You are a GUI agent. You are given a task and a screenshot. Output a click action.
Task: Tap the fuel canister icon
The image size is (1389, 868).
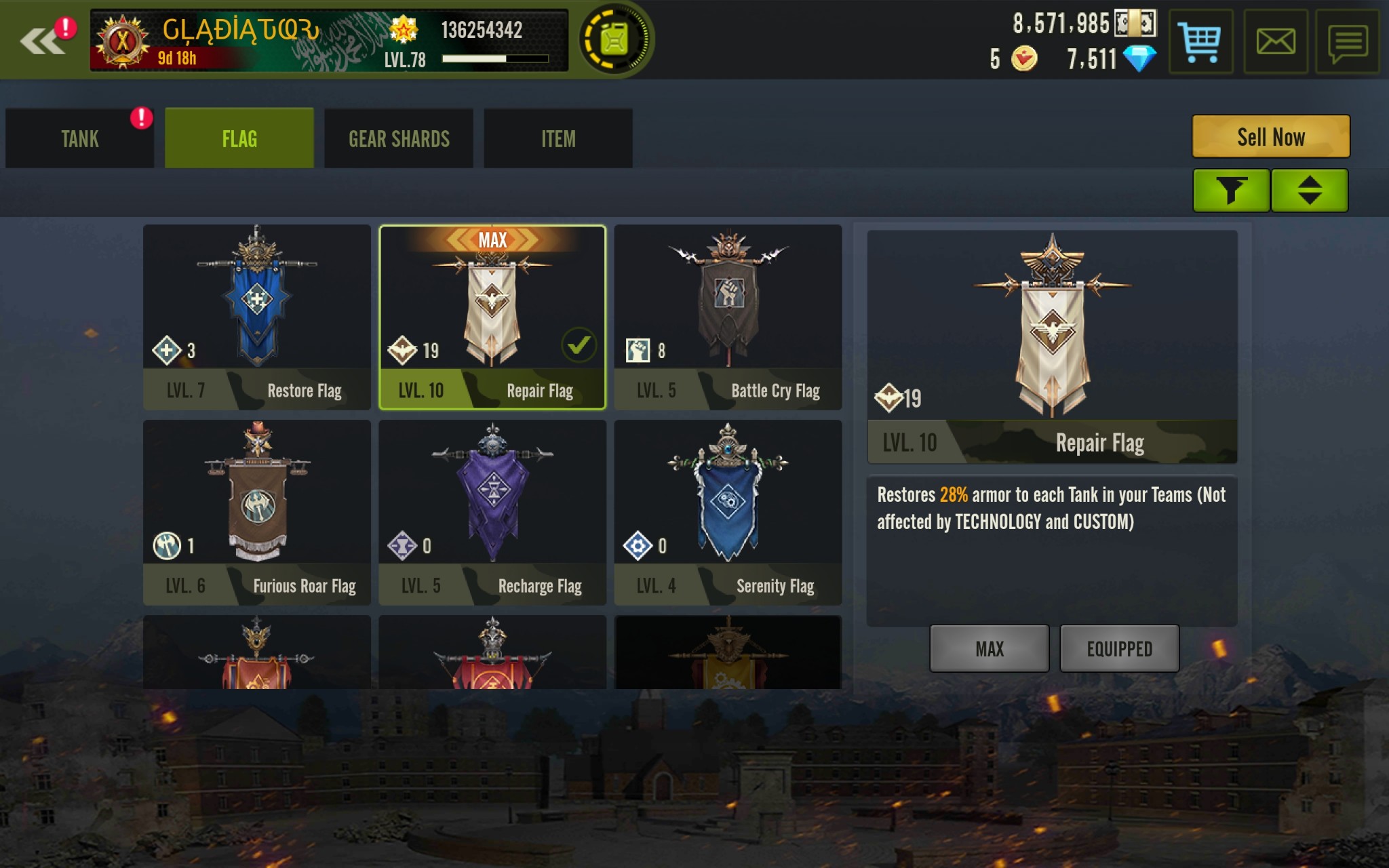coord(614,41)
